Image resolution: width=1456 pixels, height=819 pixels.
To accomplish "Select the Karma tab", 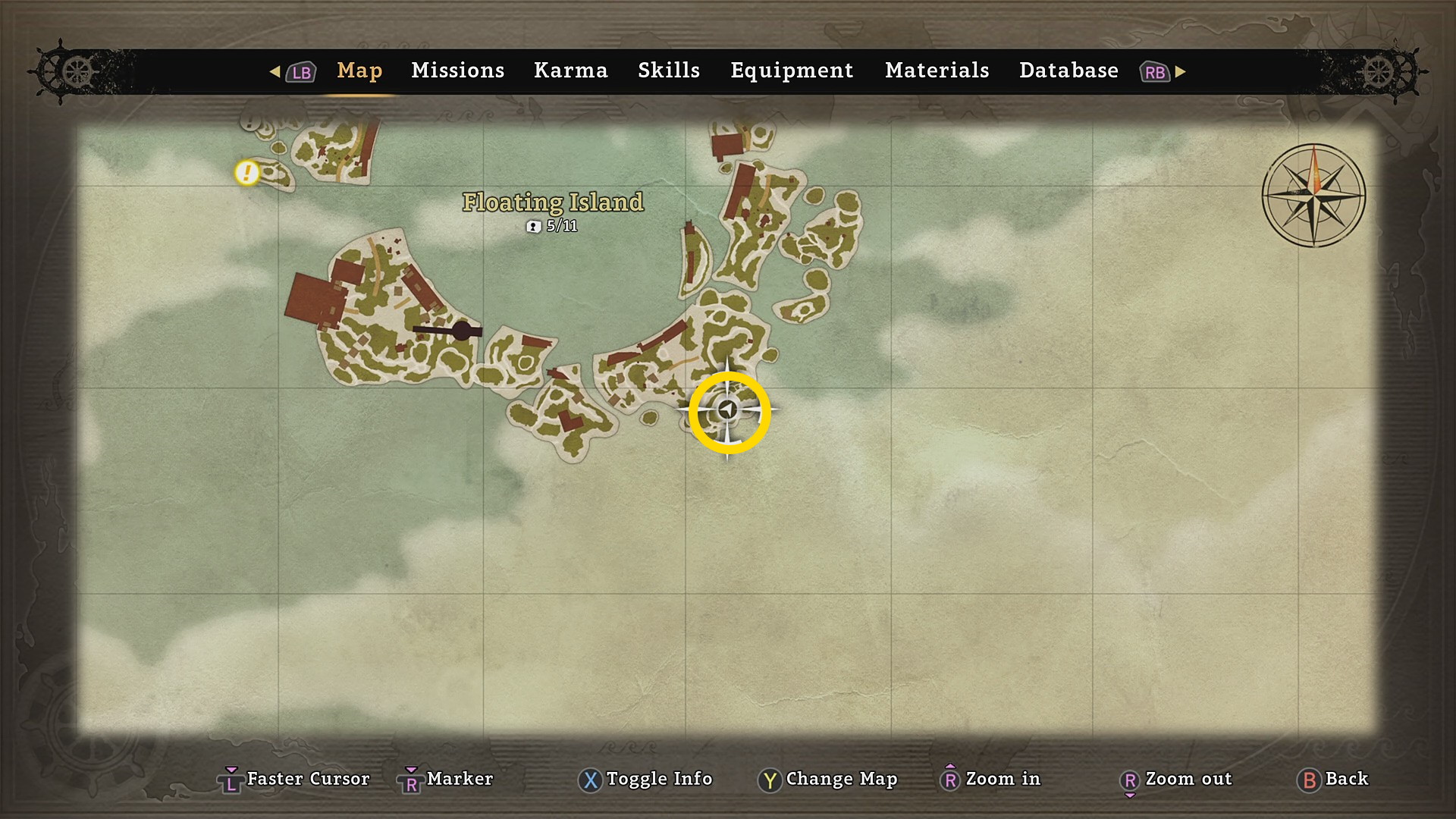I will 570,71.
